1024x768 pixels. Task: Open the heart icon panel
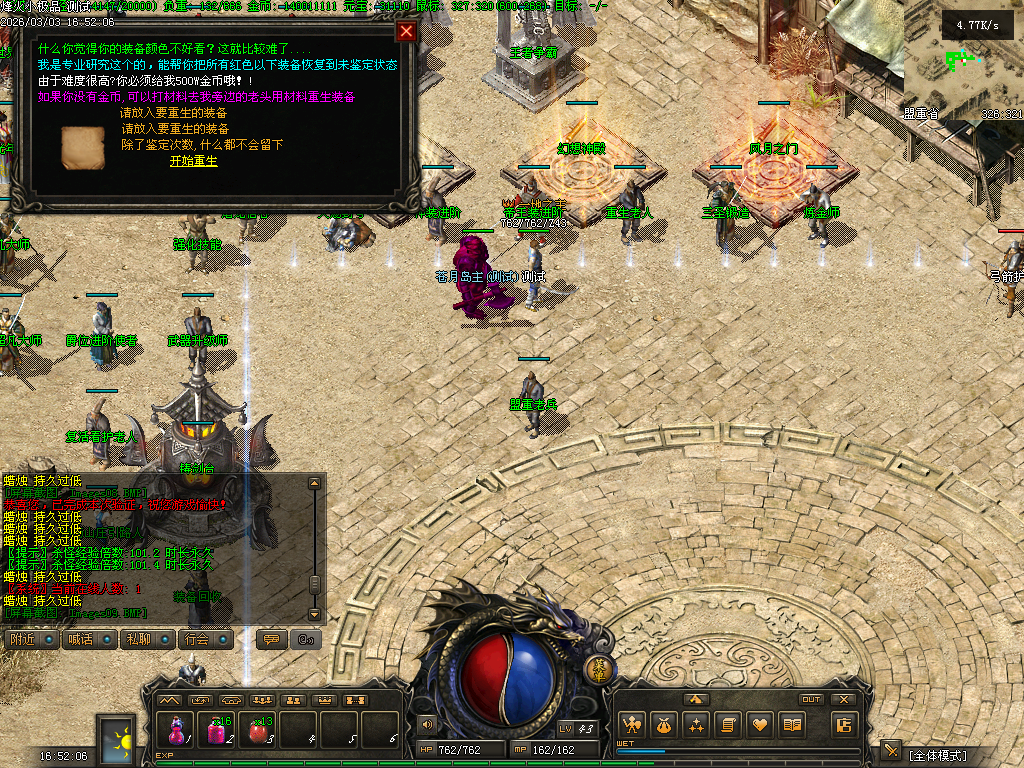coord(761,725)
